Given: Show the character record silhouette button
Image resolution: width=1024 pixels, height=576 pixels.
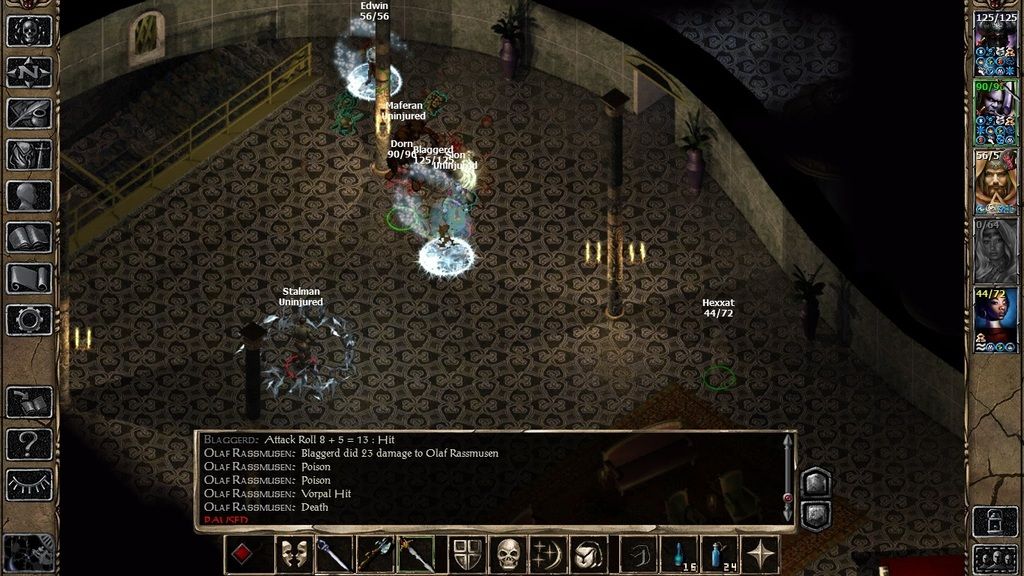Looking at the screenshot, I should tap(29, 196).
